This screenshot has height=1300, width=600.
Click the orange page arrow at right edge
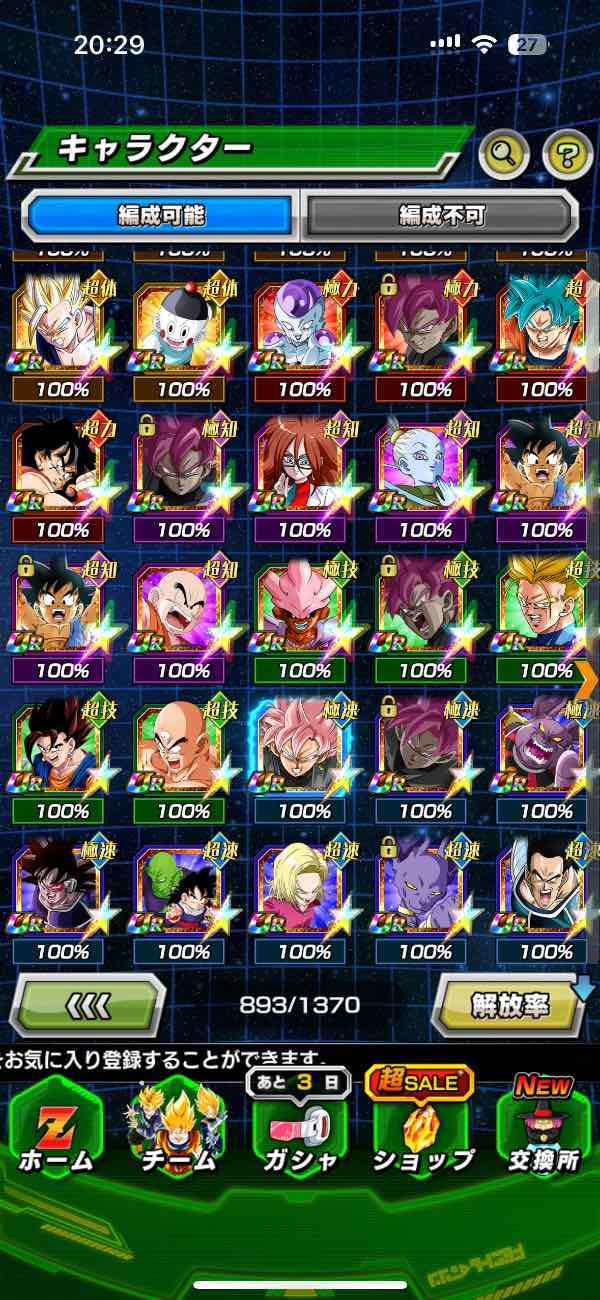tap(587, 678)
